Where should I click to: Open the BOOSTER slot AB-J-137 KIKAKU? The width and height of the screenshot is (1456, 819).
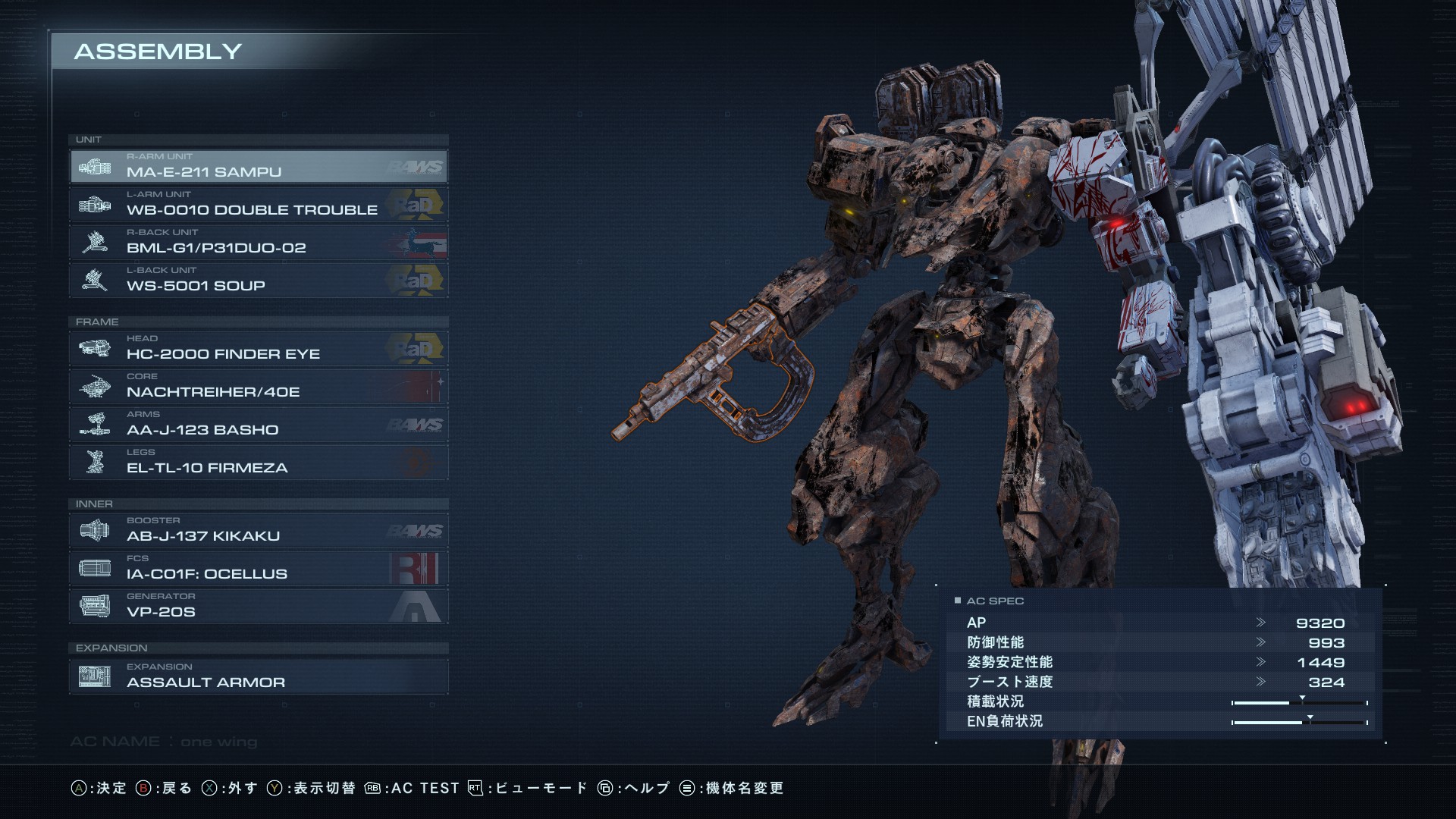pyautogui.click(x=258, y=531)
